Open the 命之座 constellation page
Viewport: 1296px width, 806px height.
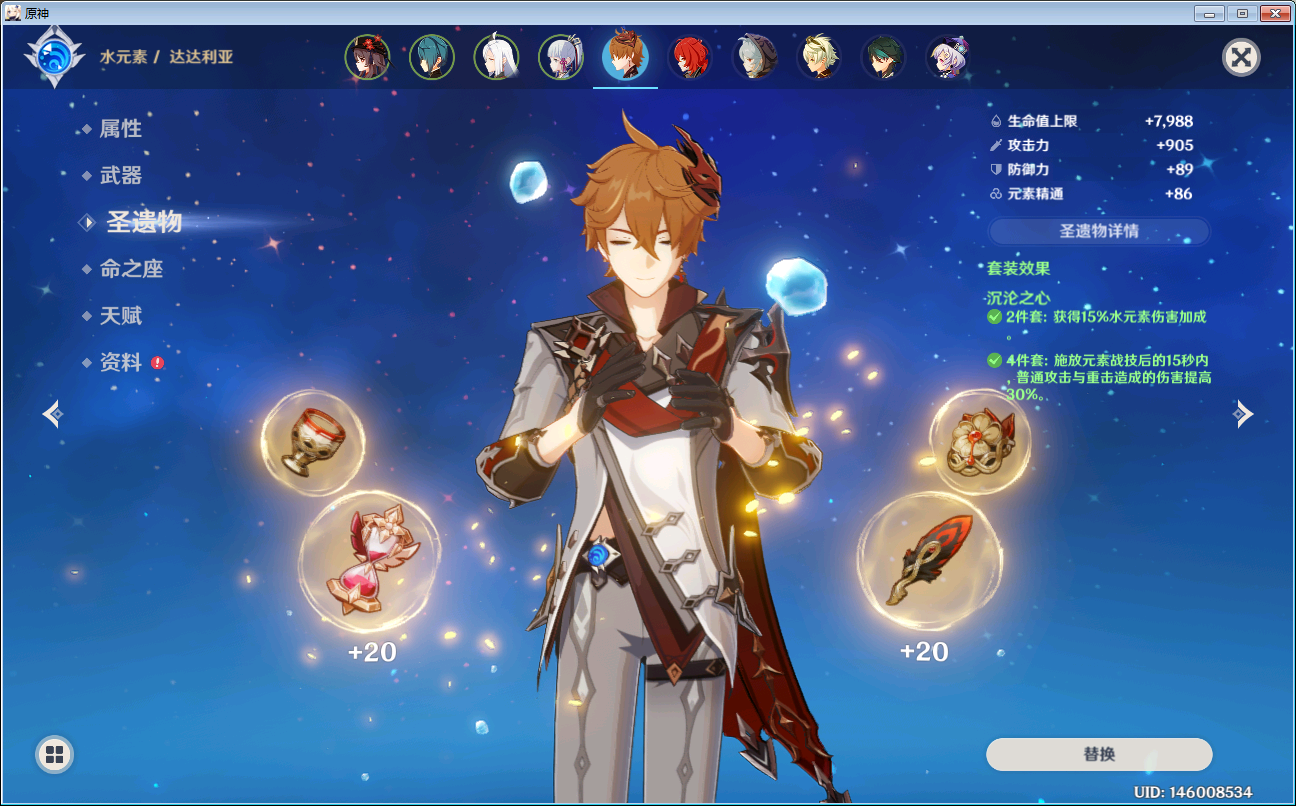(130, 269)
